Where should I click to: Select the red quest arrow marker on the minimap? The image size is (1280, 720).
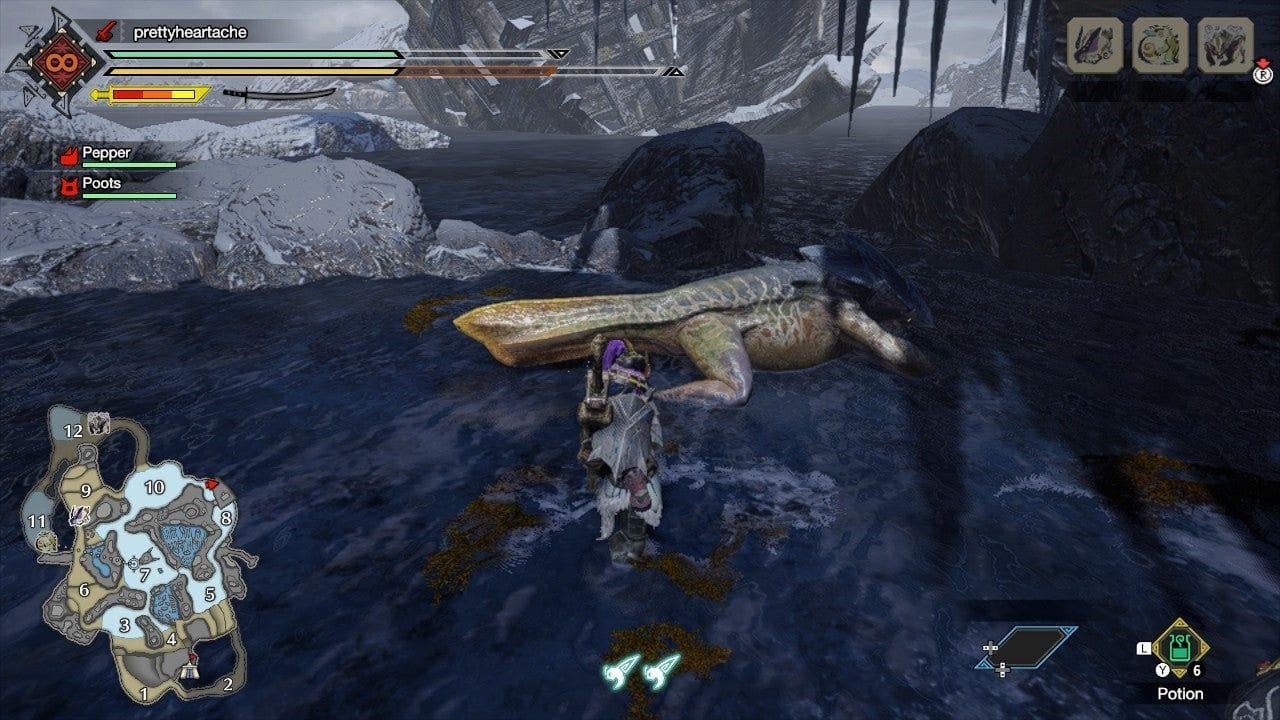(x=210, y=482)
